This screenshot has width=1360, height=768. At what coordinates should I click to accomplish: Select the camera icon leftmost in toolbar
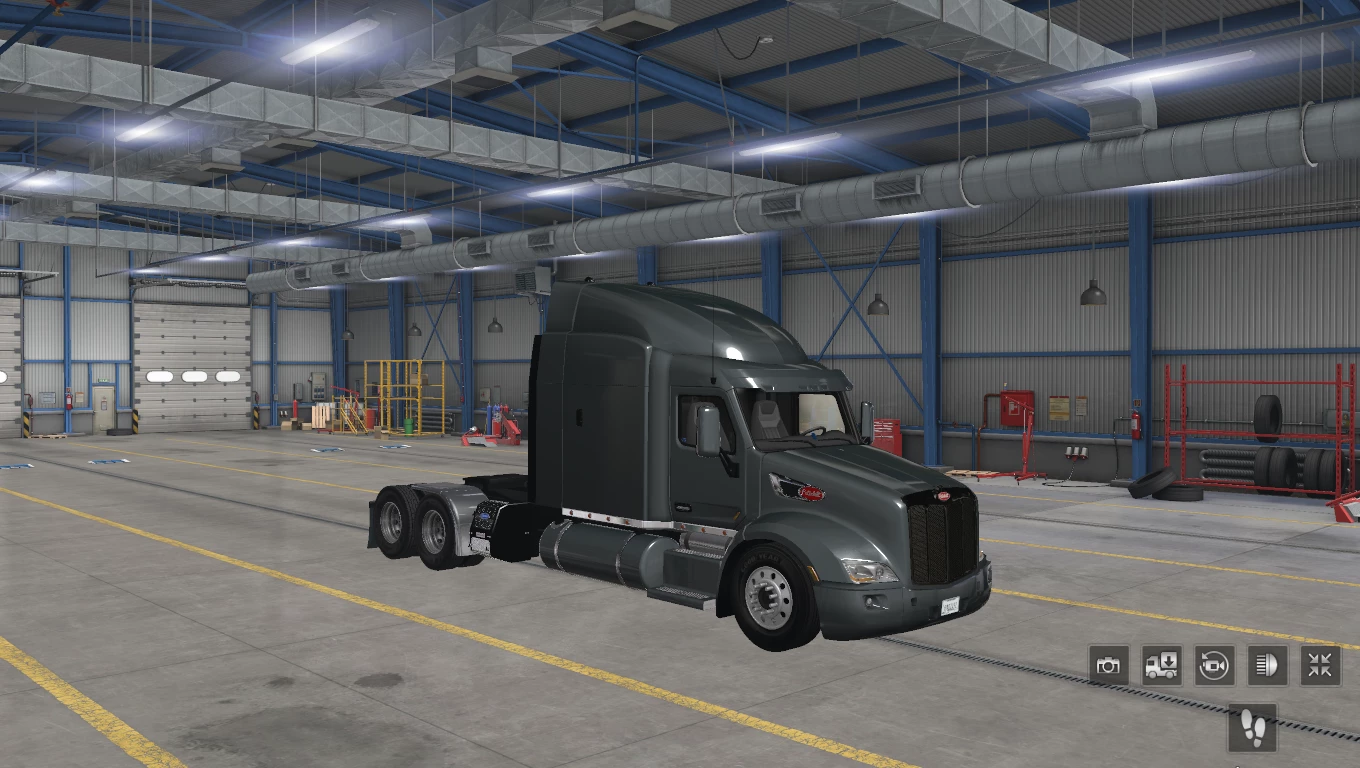(1109, 664)
